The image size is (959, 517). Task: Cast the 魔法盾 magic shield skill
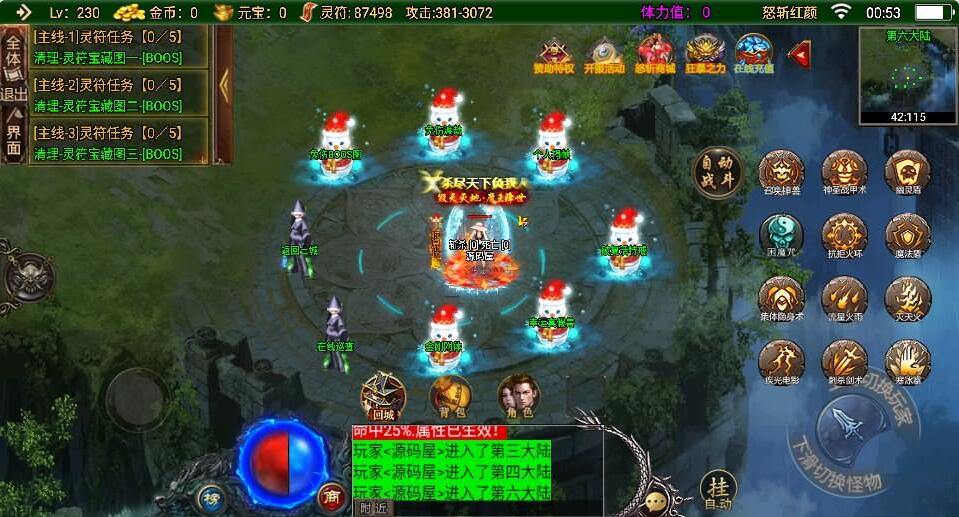pos(907,236)
